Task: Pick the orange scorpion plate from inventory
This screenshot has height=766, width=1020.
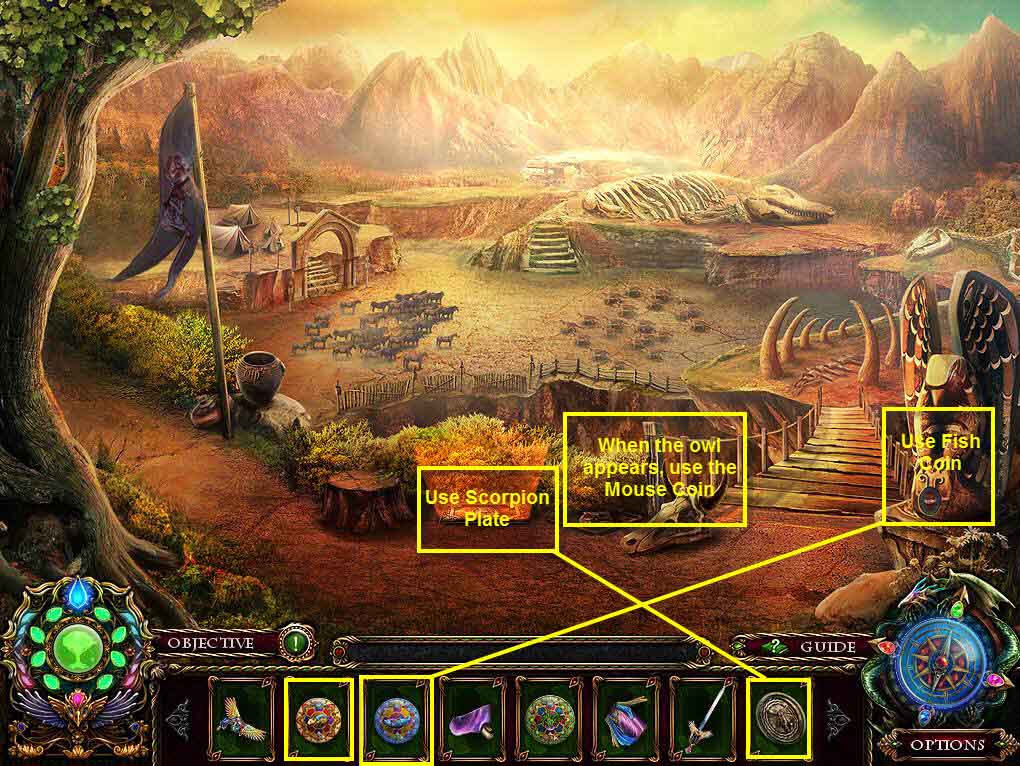Action: (x=319, y=718)
